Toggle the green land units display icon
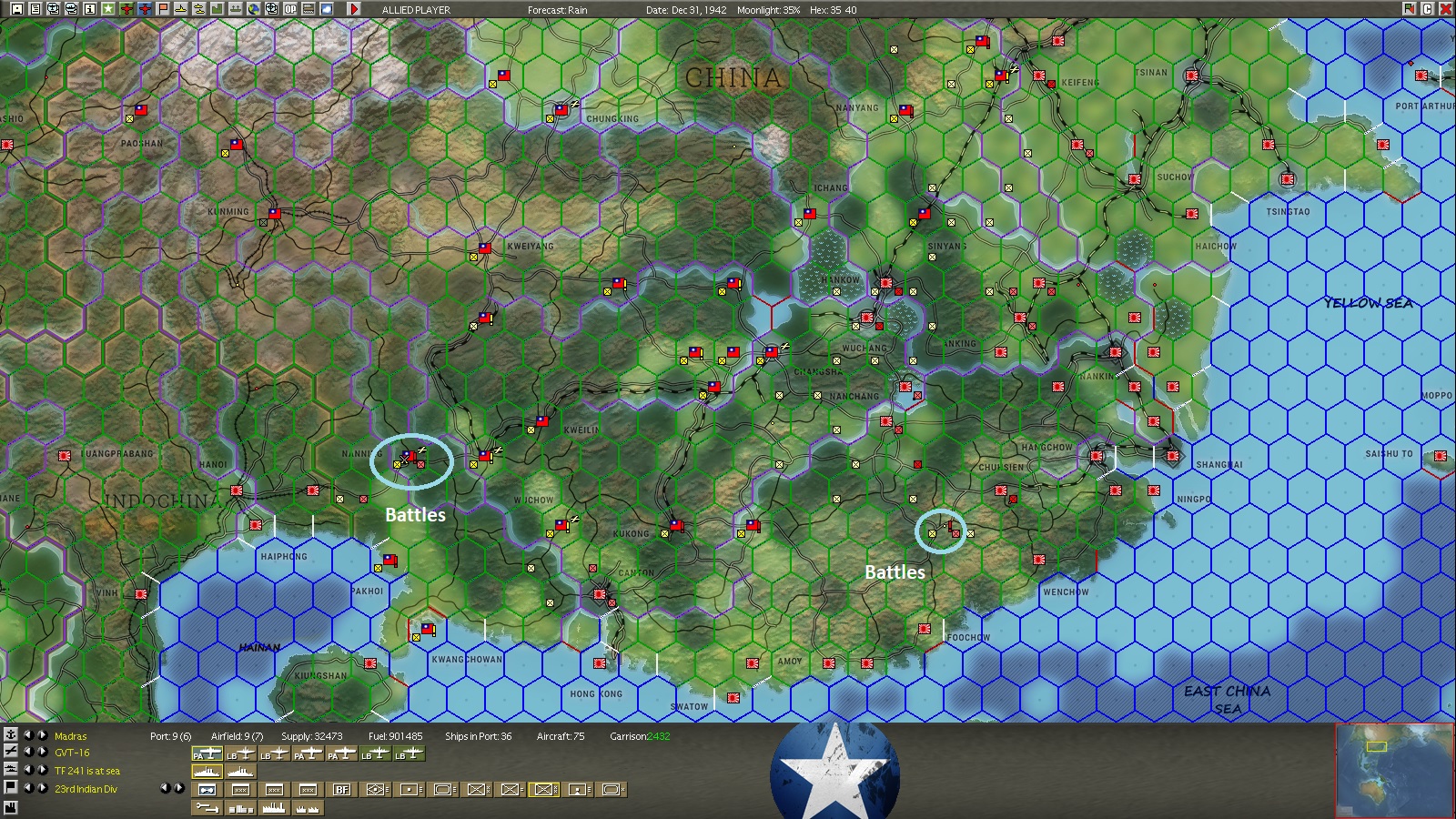Viewport: 1456px width, 819px height. pos(217,8)
